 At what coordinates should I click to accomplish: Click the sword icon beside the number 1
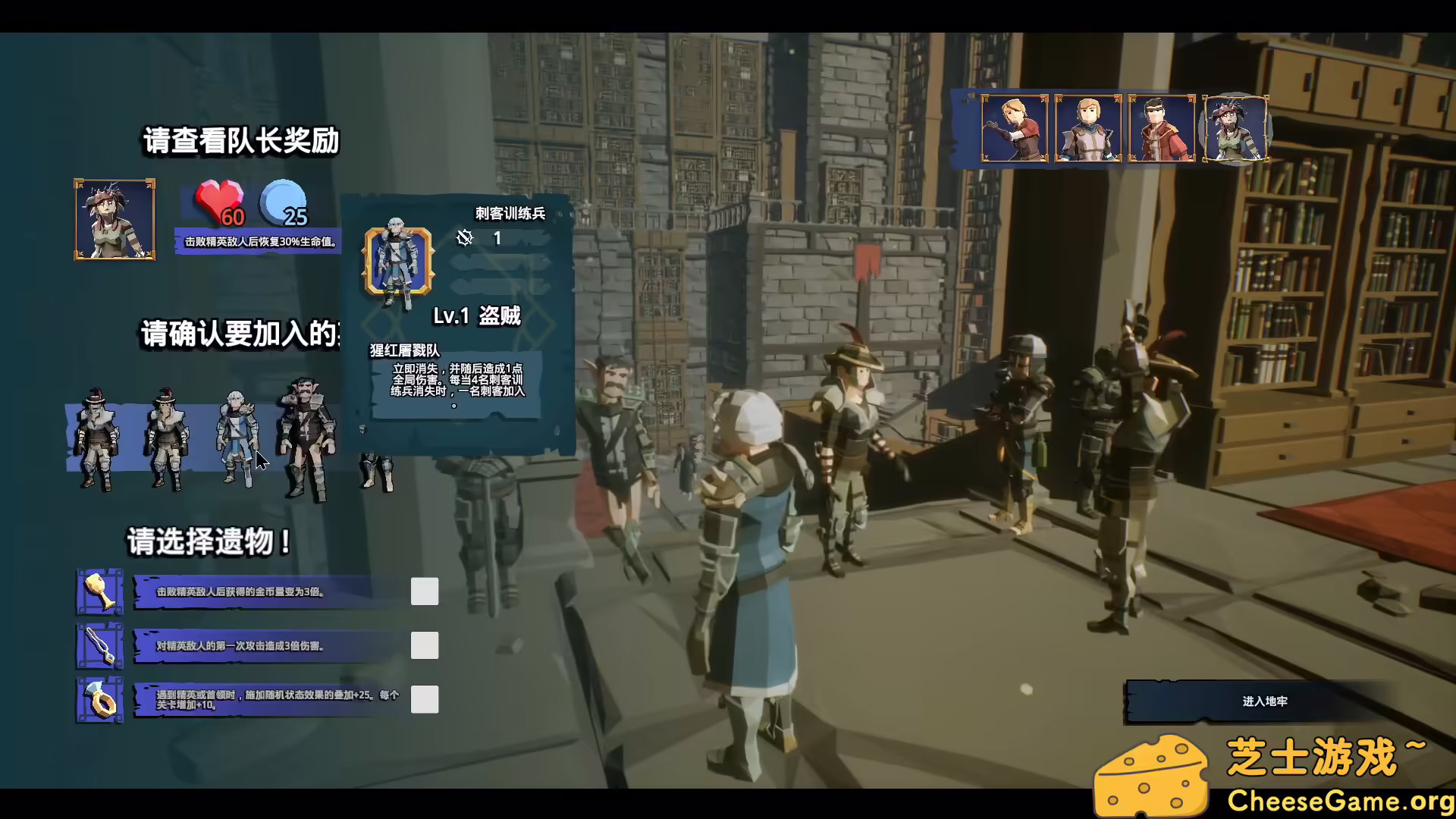463,239
